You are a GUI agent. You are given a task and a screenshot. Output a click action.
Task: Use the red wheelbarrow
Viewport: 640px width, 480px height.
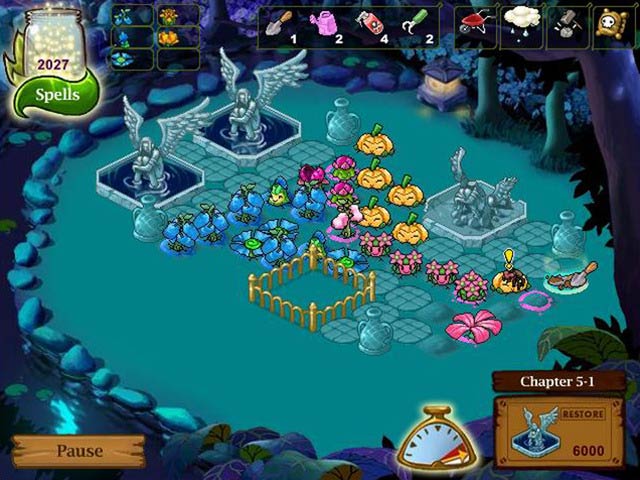477,24
